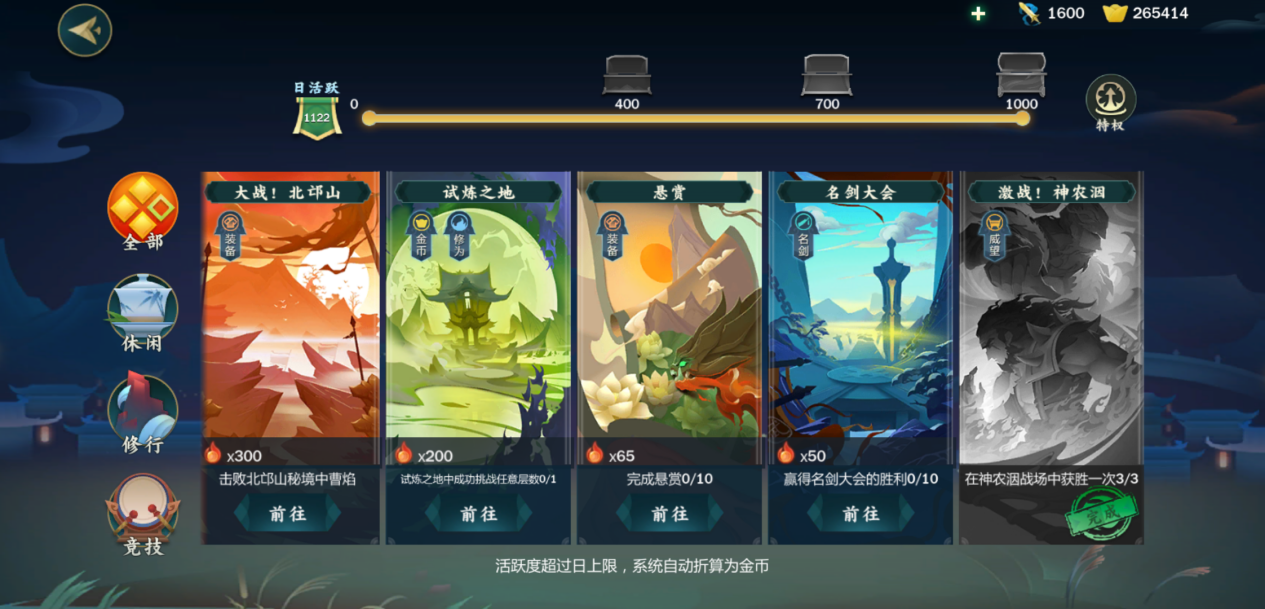Tap the green plus to add currency
The height and width of the screenshot is (609, 1265).
[x=978, y=13]
